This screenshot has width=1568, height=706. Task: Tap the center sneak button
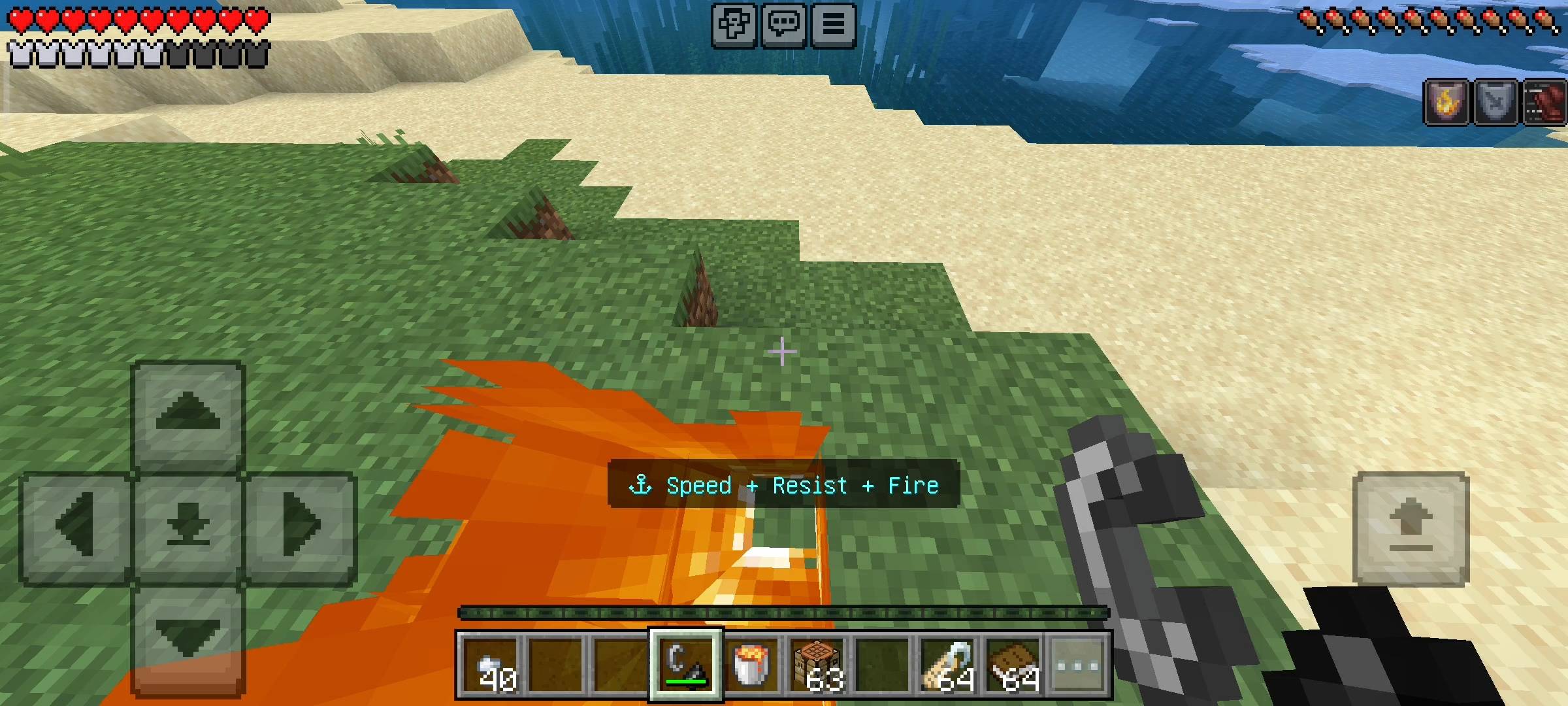(x=188, y=527)
